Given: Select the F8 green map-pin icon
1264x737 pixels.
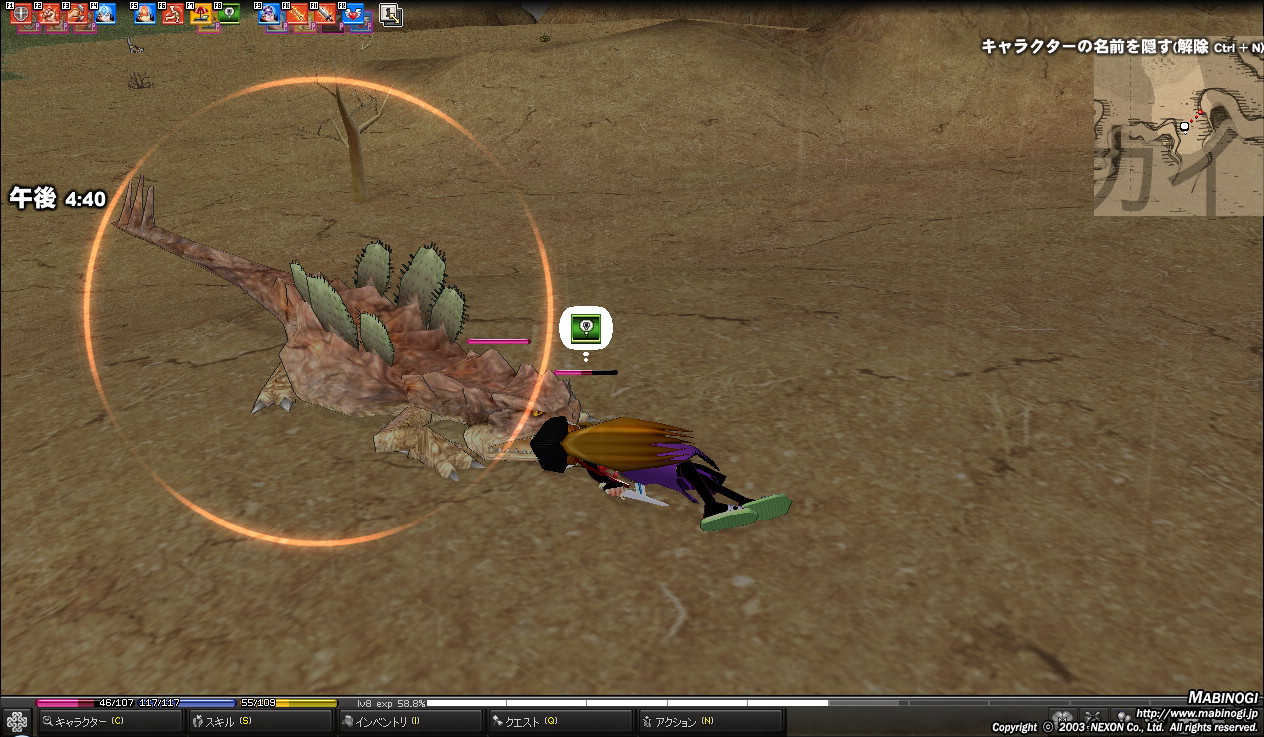Looking at the screenshot, I should (229, 15).
